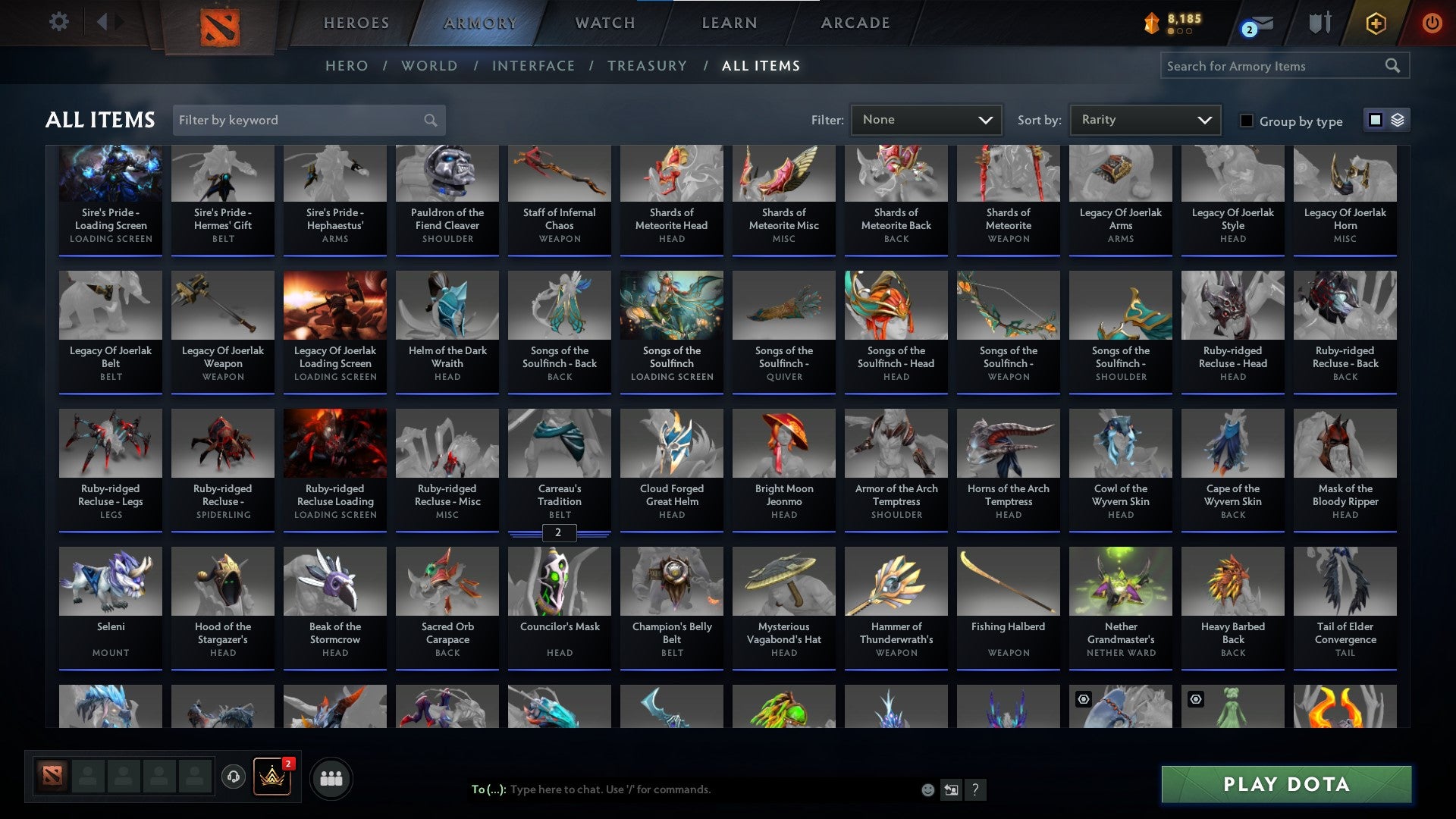
Task: Click the armor and sword equipment icon
Action: click(1319, 24)
